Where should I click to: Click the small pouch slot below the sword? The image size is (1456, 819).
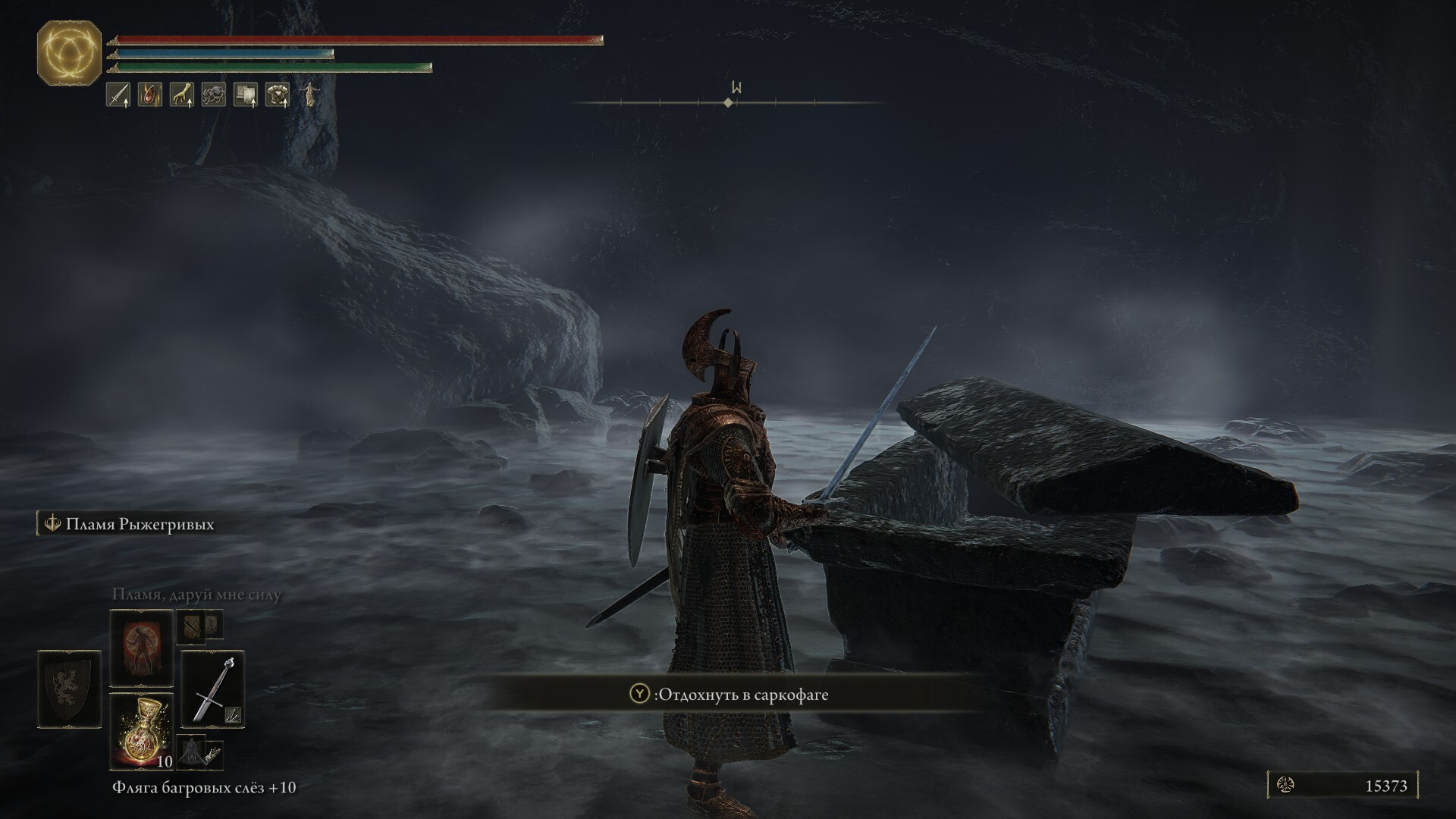click(200, 752)
